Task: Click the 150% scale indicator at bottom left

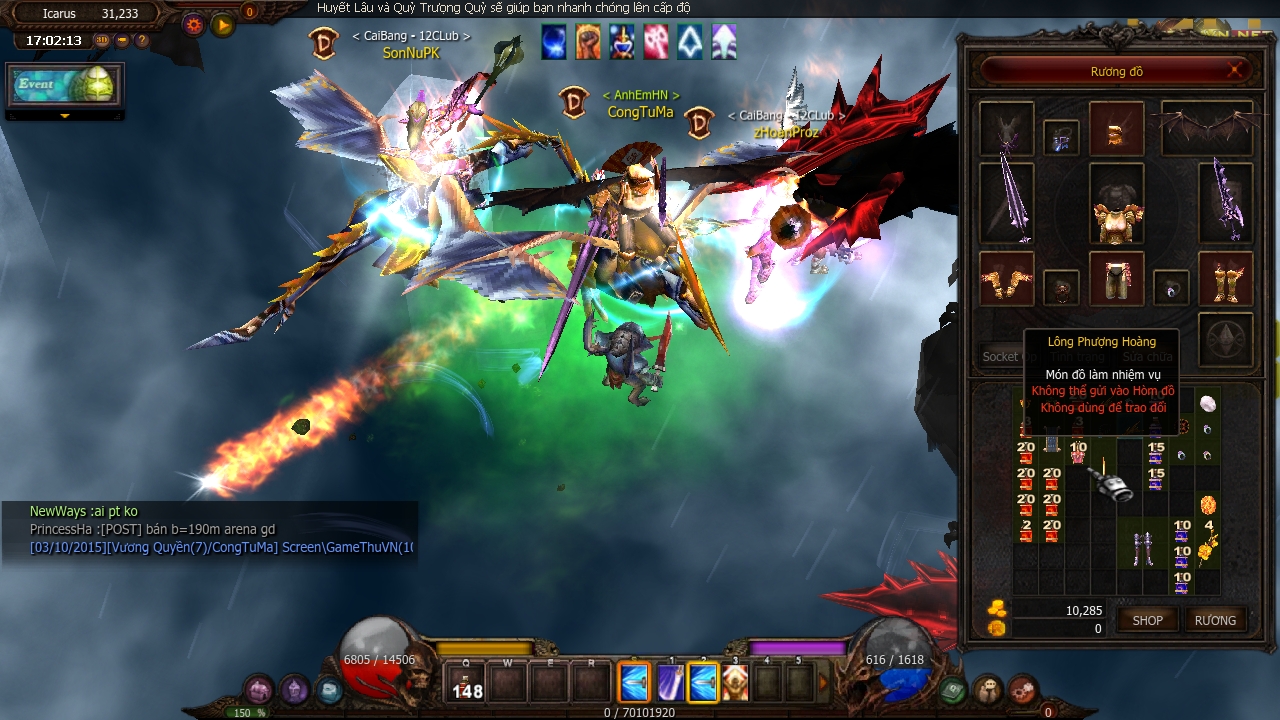Action: pos(245,712)
